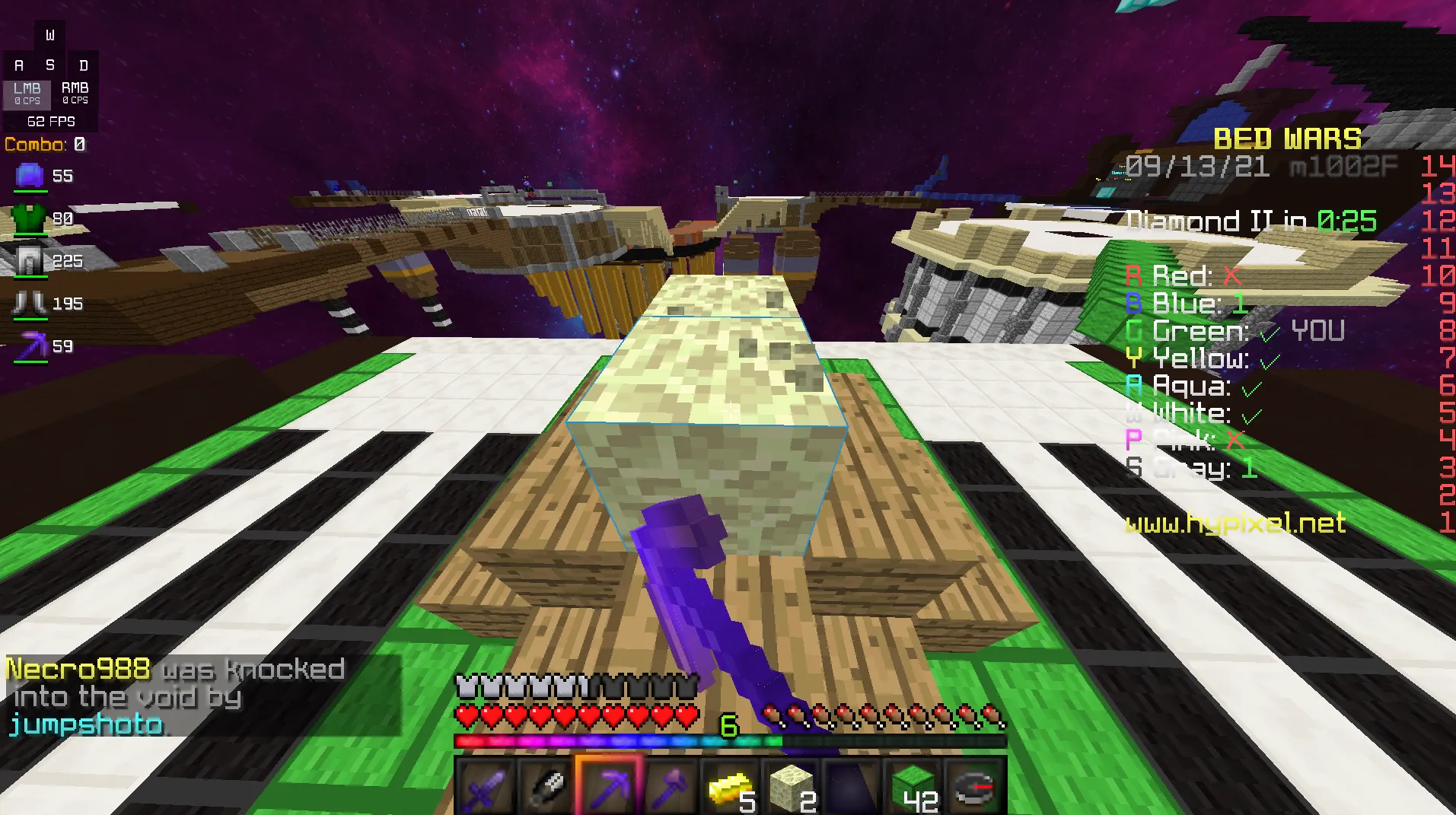Select the stack of 42 green clay blocks

[913, 784]
